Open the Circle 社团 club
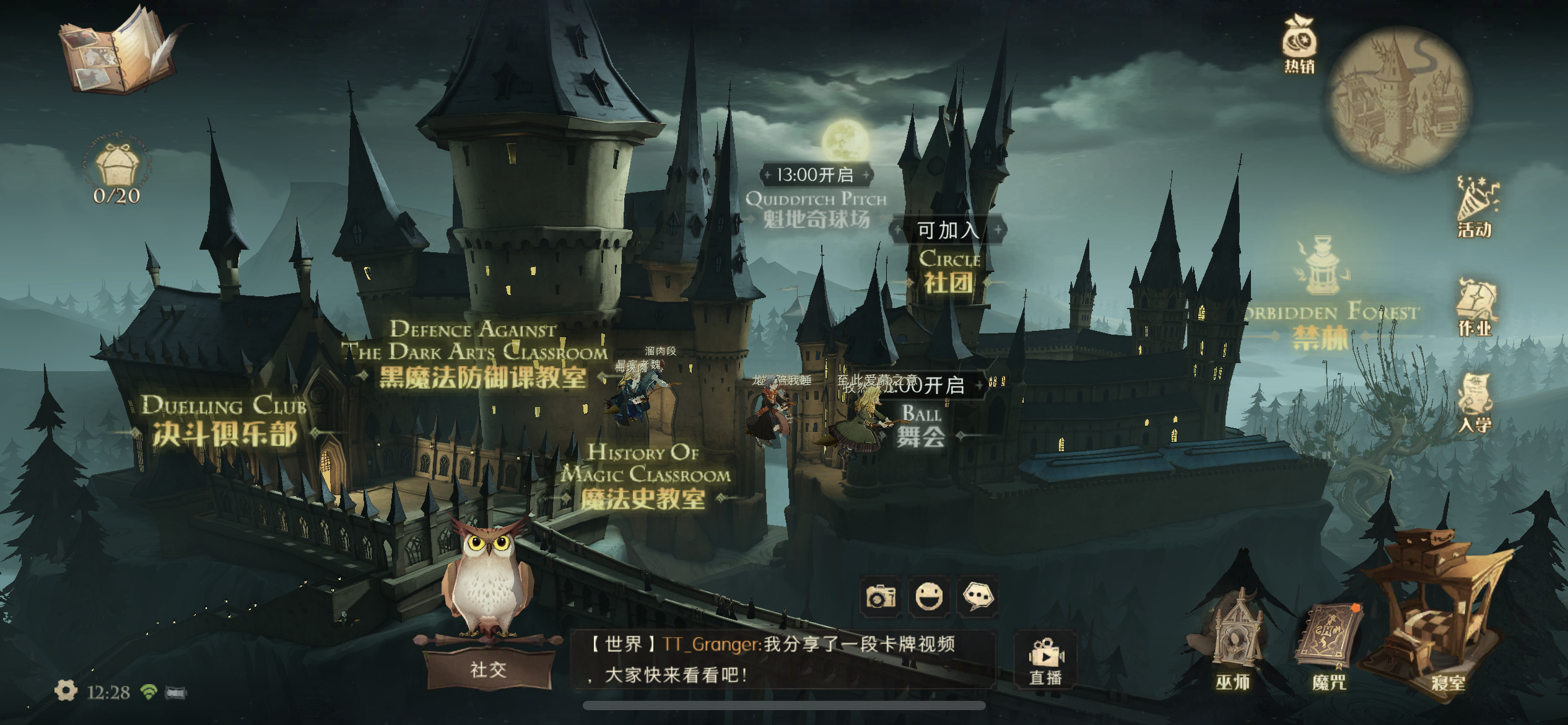The height and width of the screenshot is (725, 1568). (949, 271)
